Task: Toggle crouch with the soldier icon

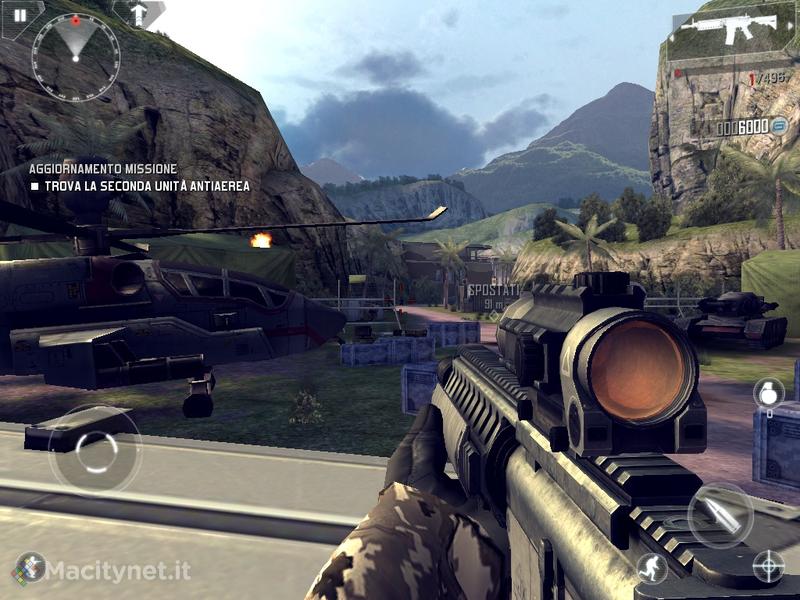Action: click(x=651, y=567)
